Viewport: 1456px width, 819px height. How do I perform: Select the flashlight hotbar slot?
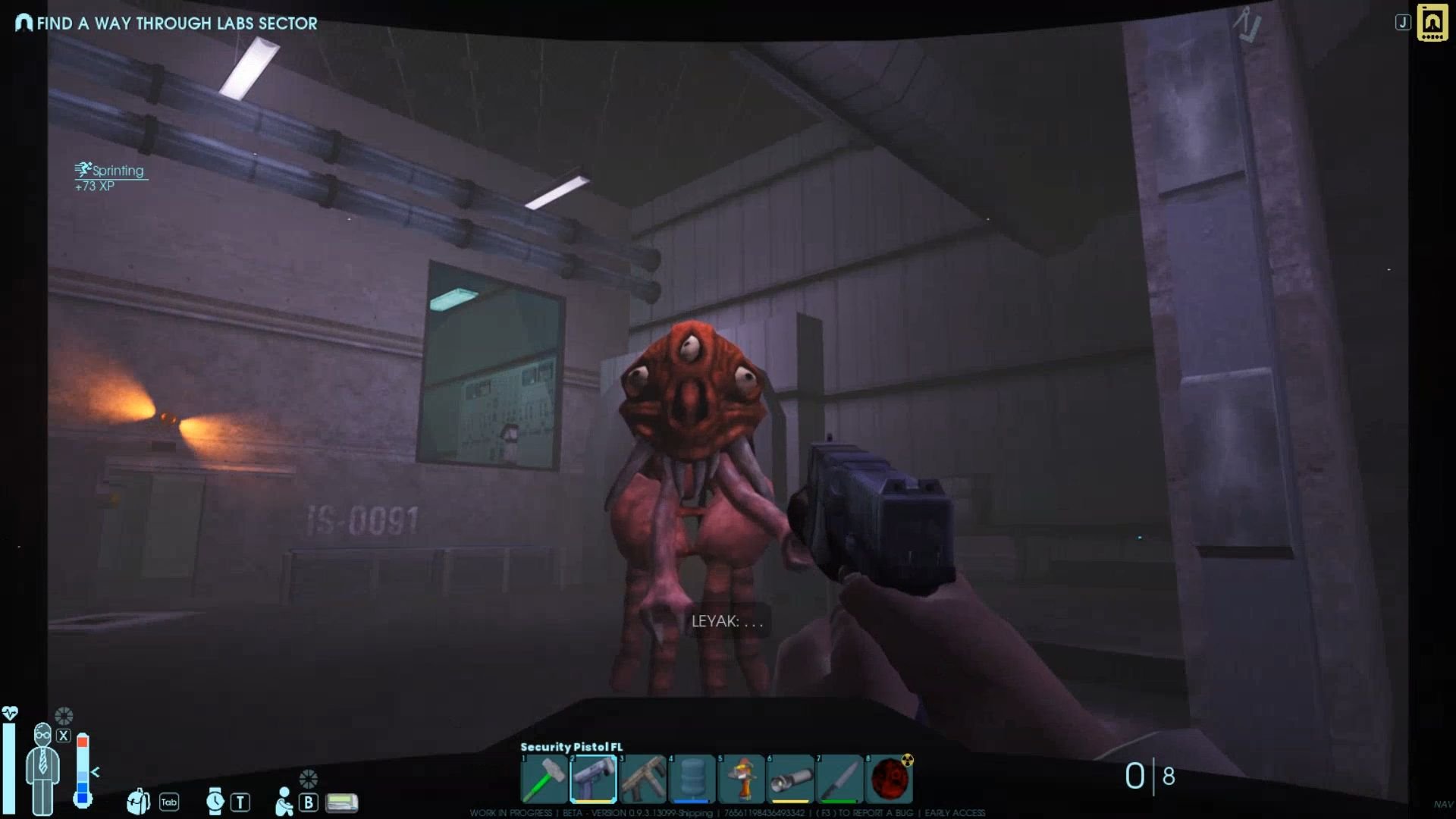coord(791,779)
